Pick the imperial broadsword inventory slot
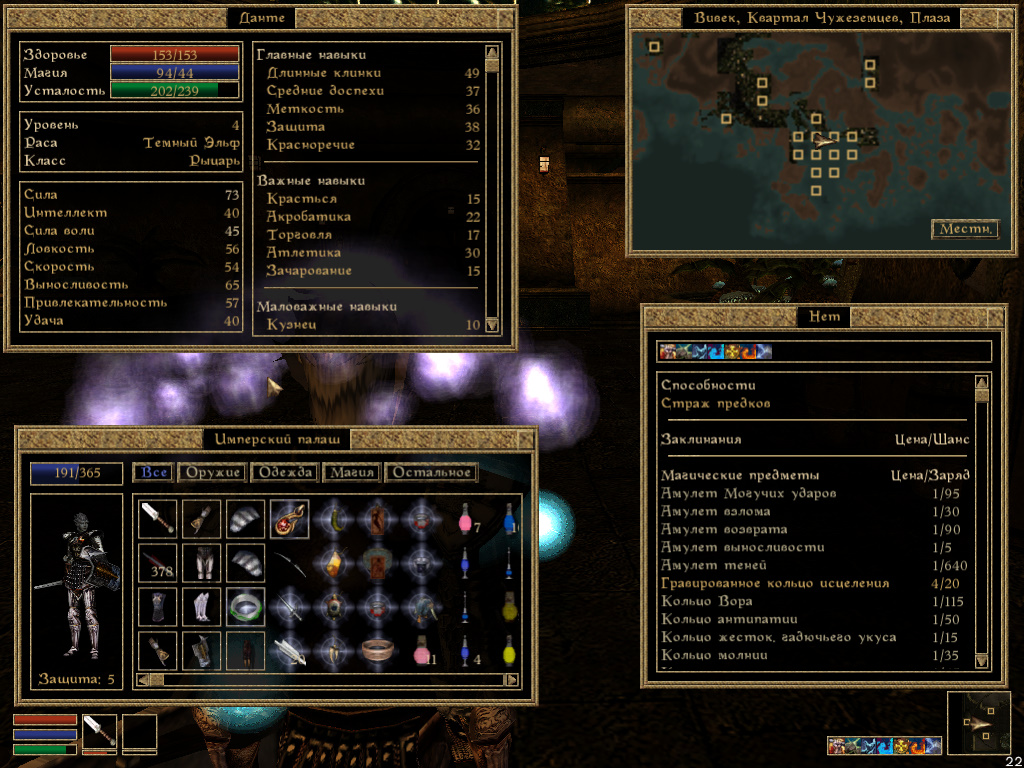Viewport: 1024px width, 768px height. coord(157,519)
